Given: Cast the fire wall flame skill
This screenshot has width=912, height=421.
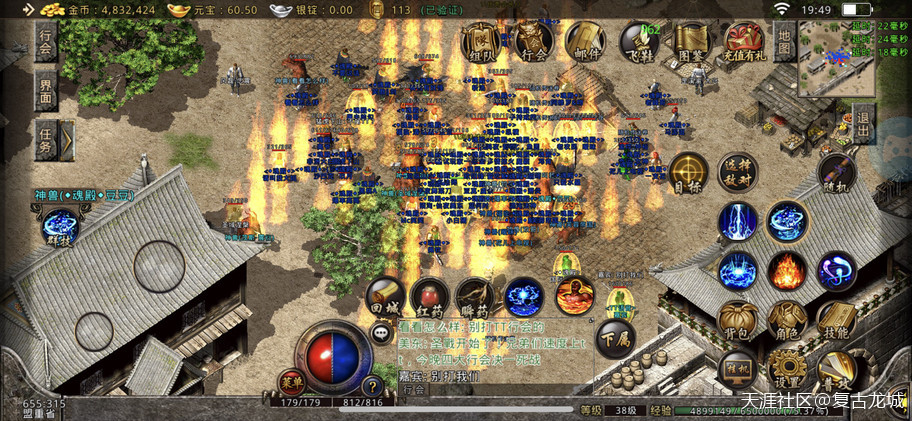Looking at the screenshot, I should 788,270.
